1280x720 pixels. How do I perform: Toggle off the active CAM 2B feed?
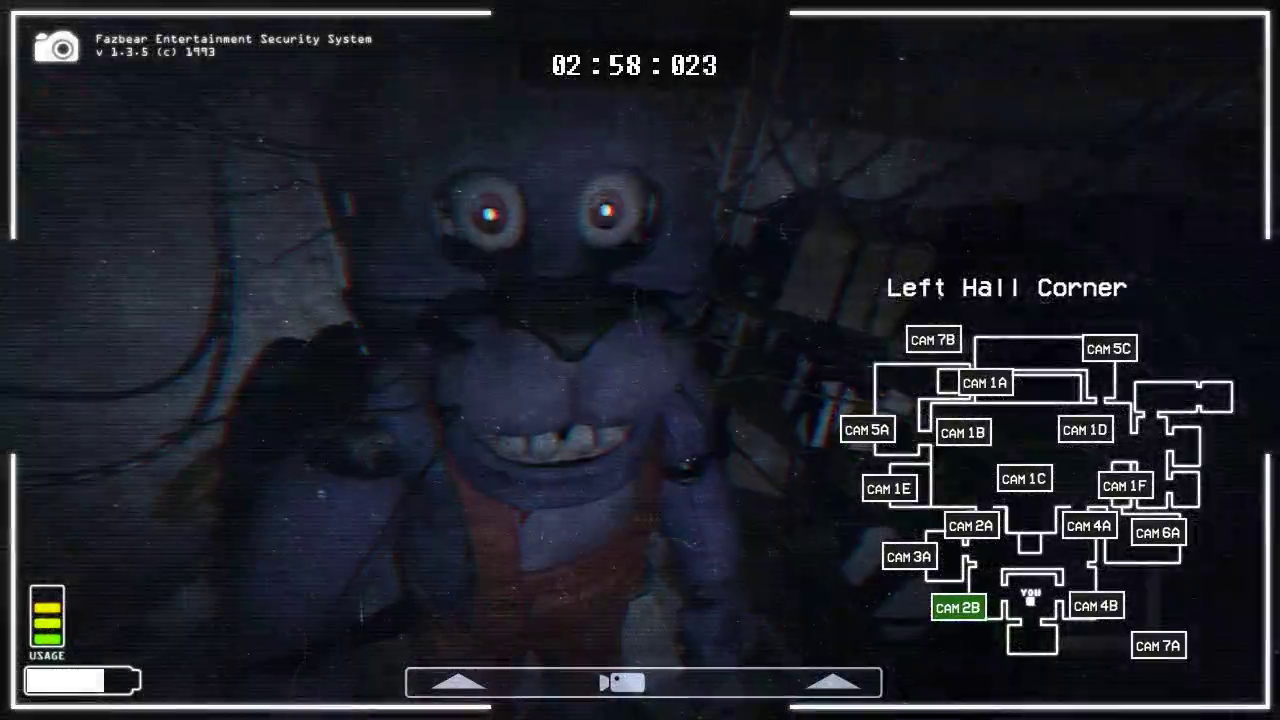point(957,607)
